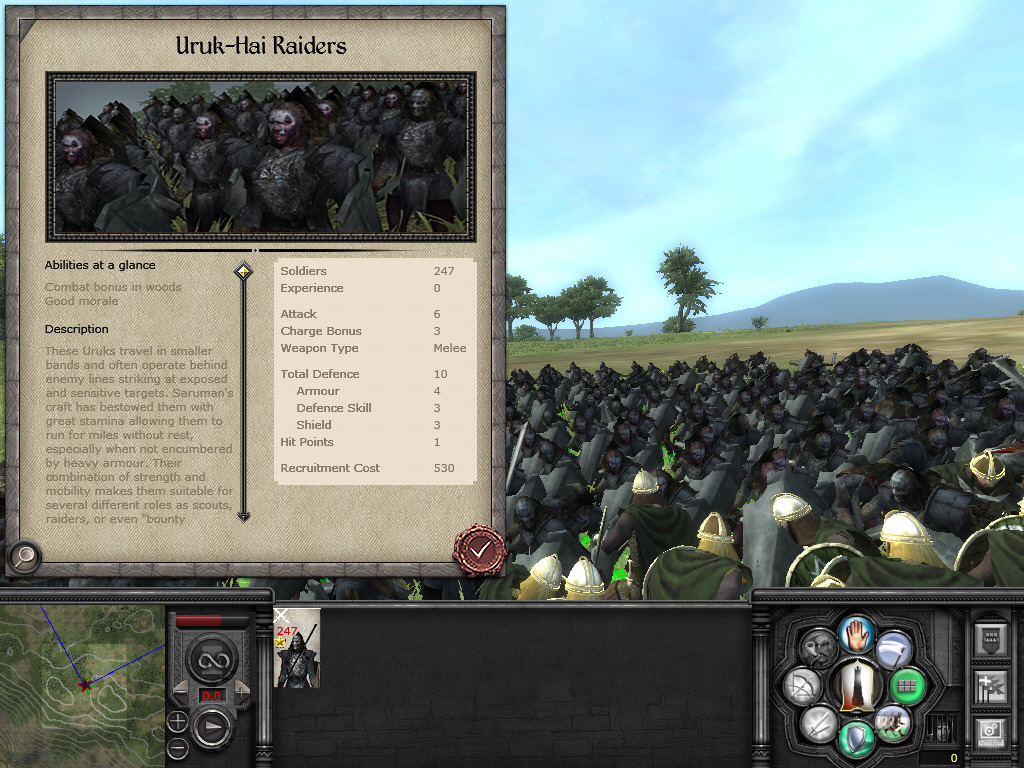
Task: Order withdrawal with the white flag icon
Action: 893,650
